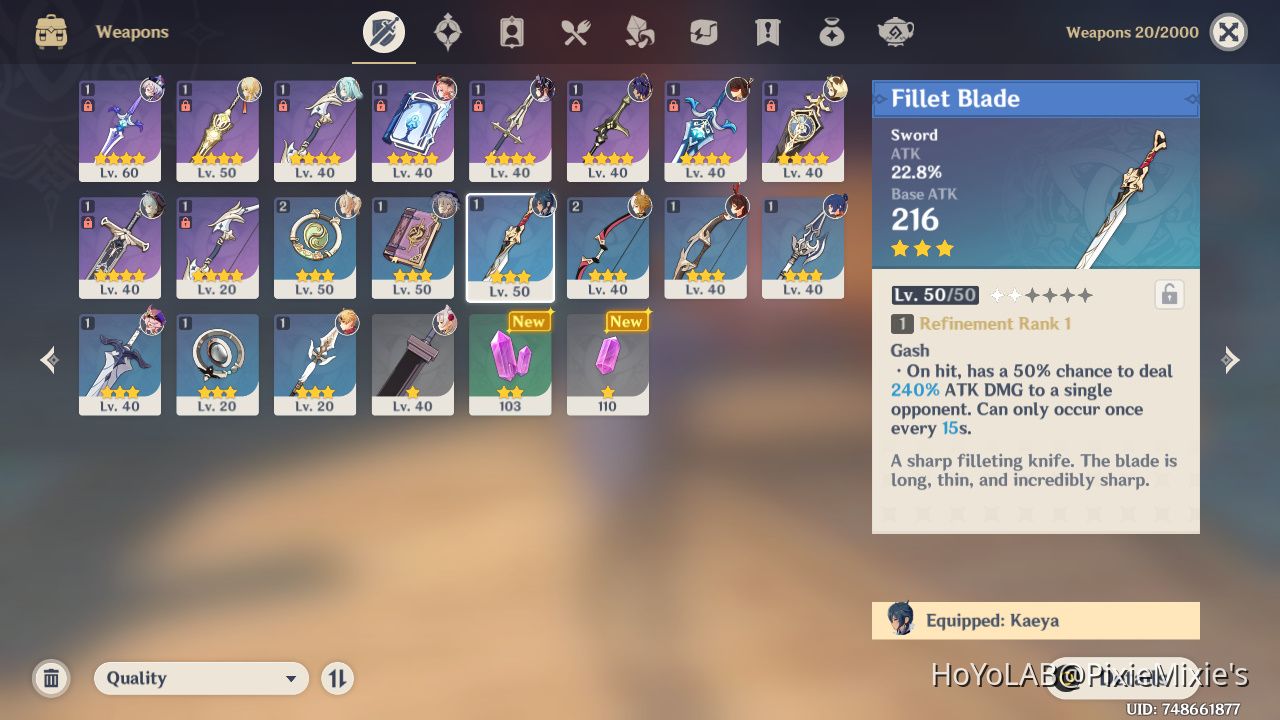Open the Precious Items pouch icon
Screen dimensions: 1280x720
coord(831,31)
